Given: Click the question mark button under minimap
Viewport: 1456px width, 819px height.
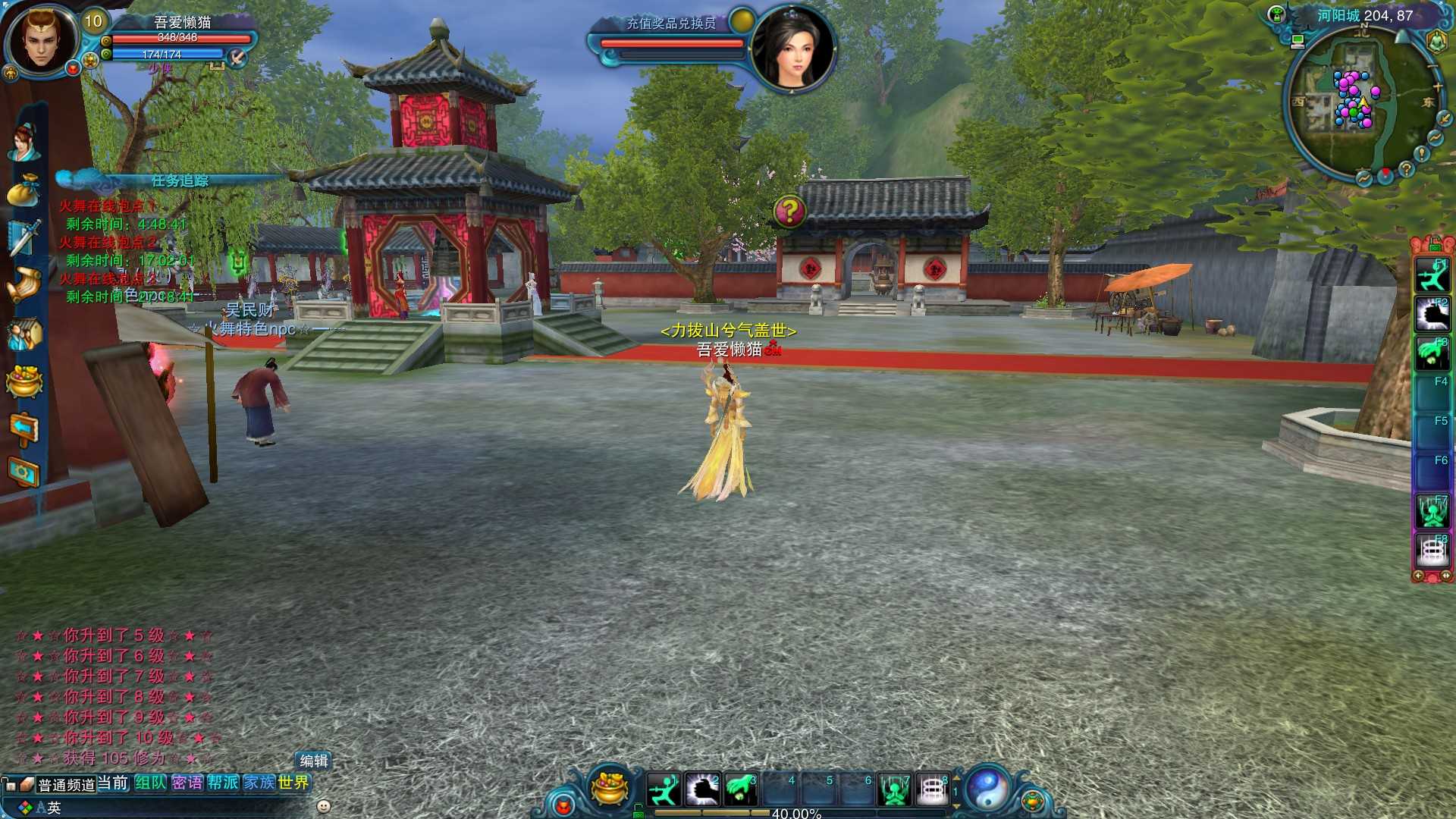Looking at the screenshot, I should tap(1407, 169).
